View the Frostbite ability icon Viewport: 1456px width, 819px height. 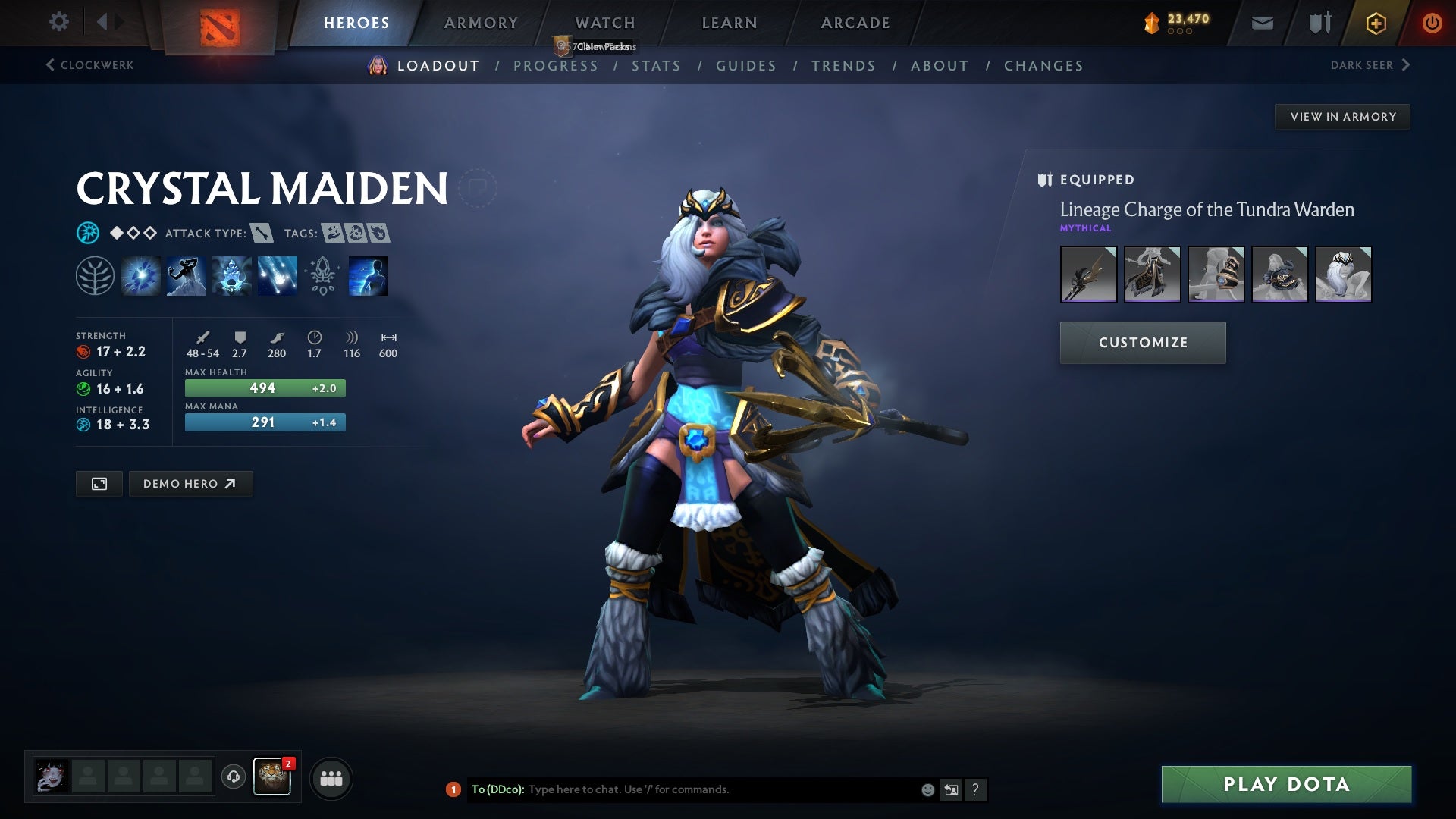[x=185, y=275]
